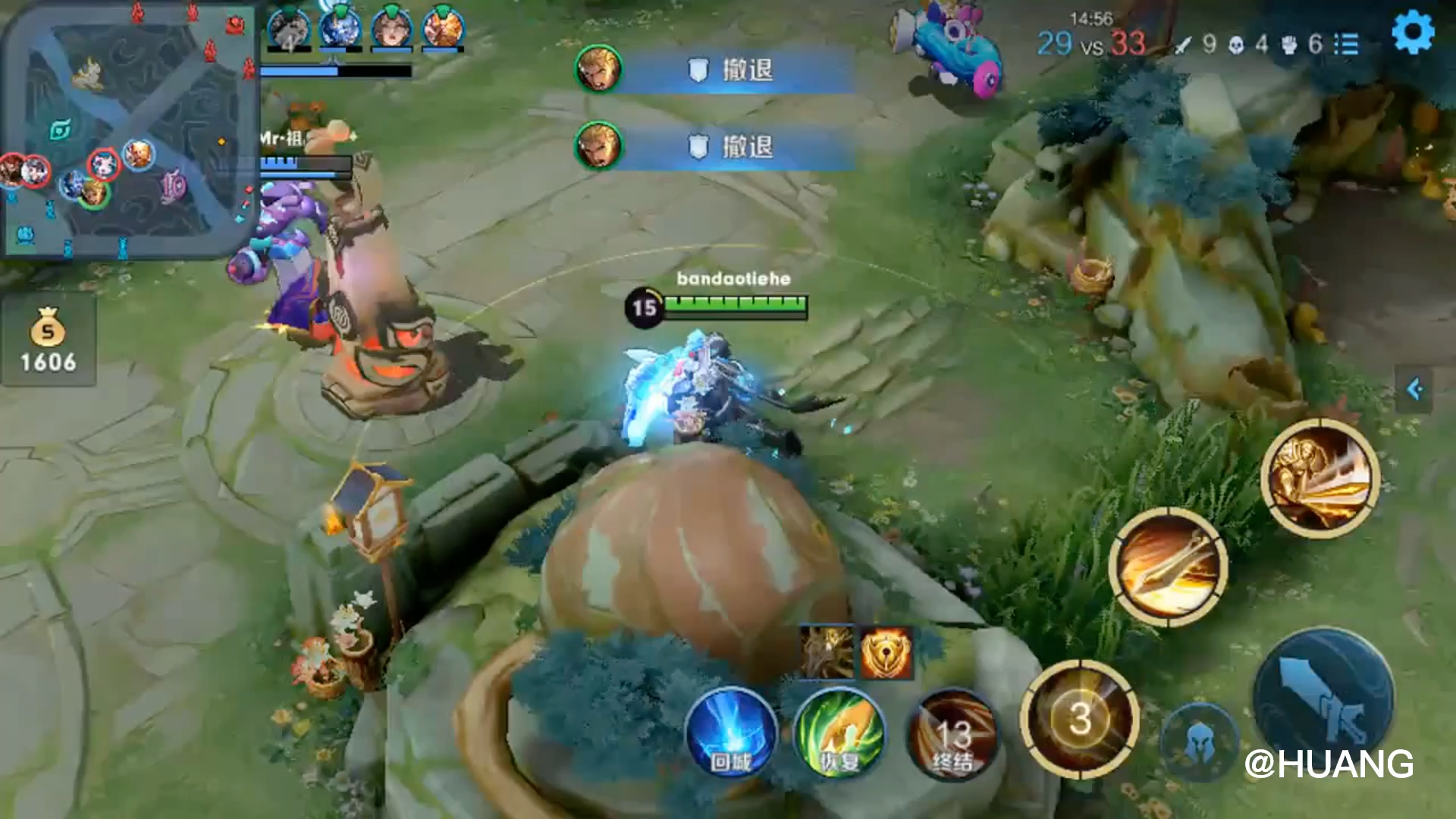Image resolution: width=1456 pixels, height=819 pixels.
Task: Collapse the side panel blue arrow
Action: (x=1414, y=390)
